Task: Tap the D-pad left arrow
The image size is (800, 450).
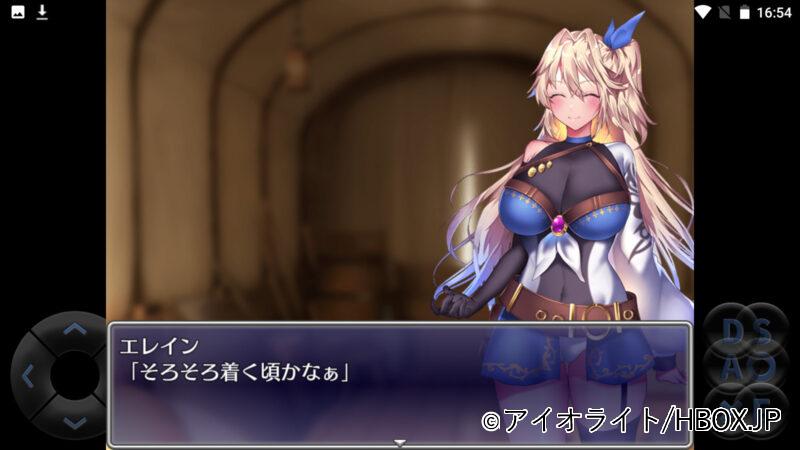Action: click(27, 376)
